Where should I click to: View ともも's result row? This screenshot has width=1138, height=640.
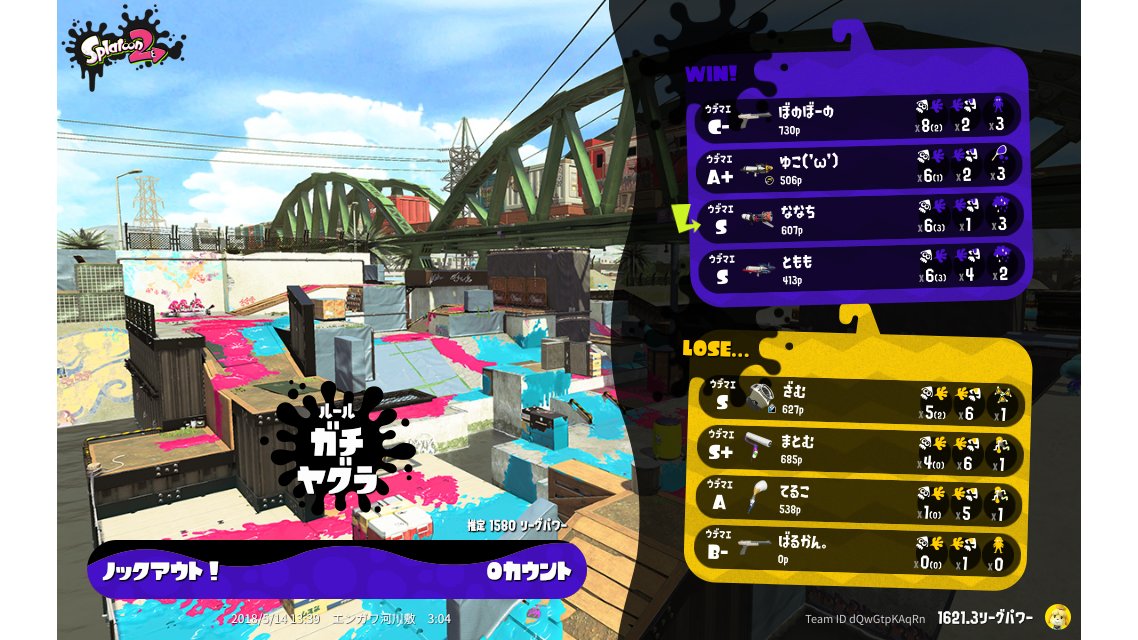click(858, 267)
